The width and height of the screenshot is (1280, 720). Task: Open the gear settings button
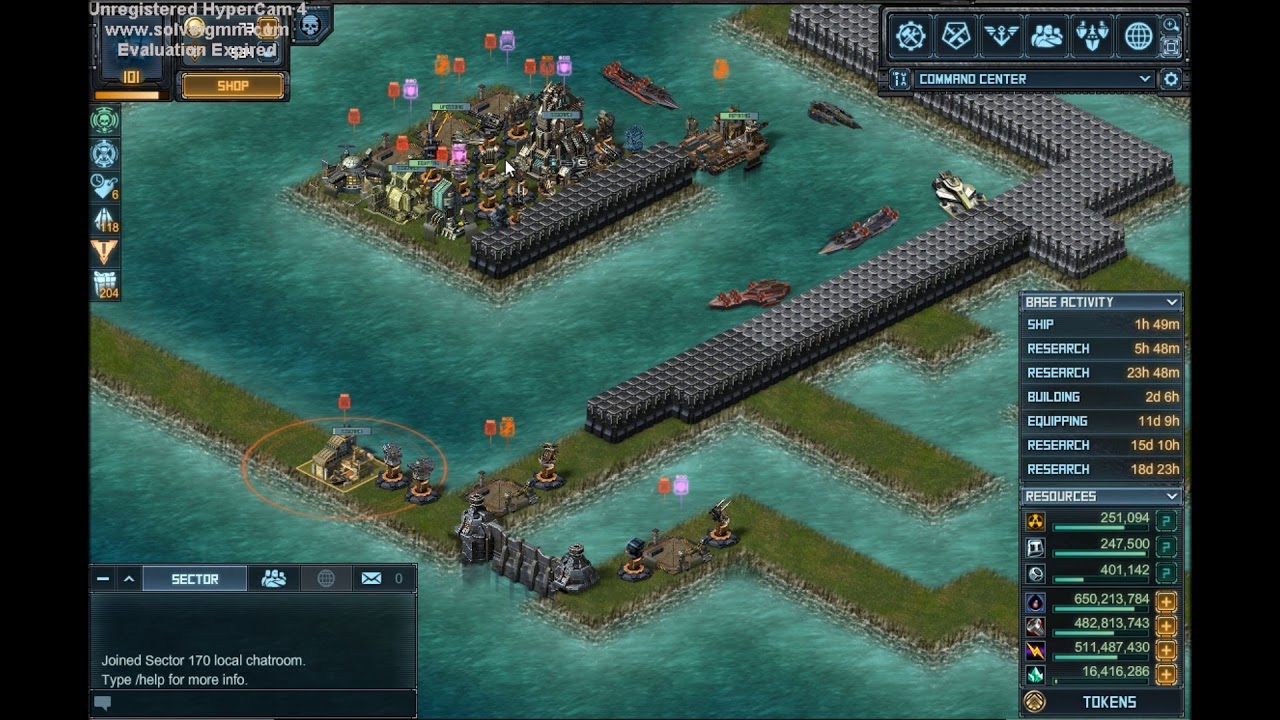[1171, 79]
